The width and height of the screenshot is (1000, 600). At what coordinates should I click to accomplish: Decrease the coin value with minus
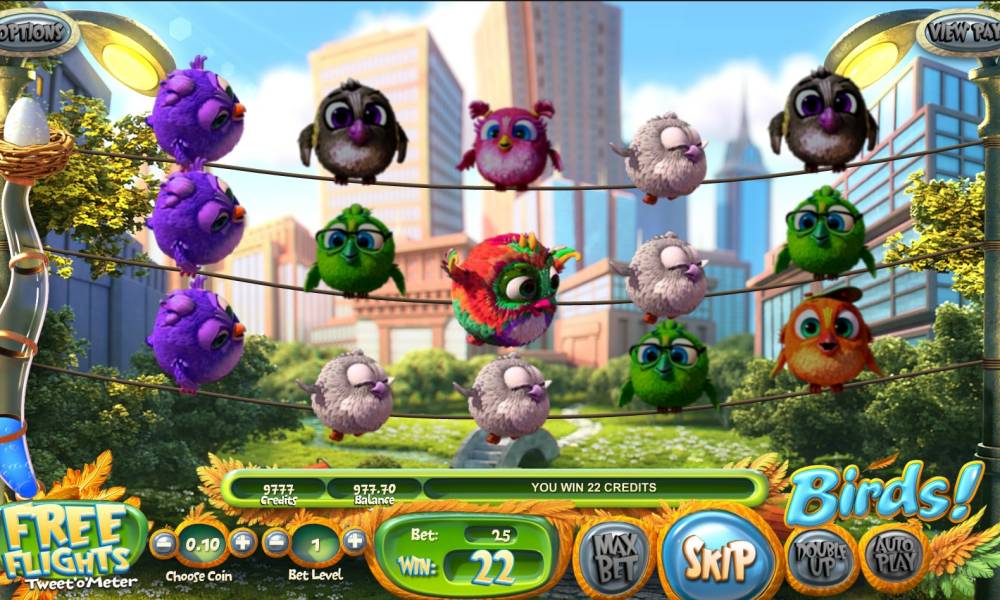[x=161, y=543]
